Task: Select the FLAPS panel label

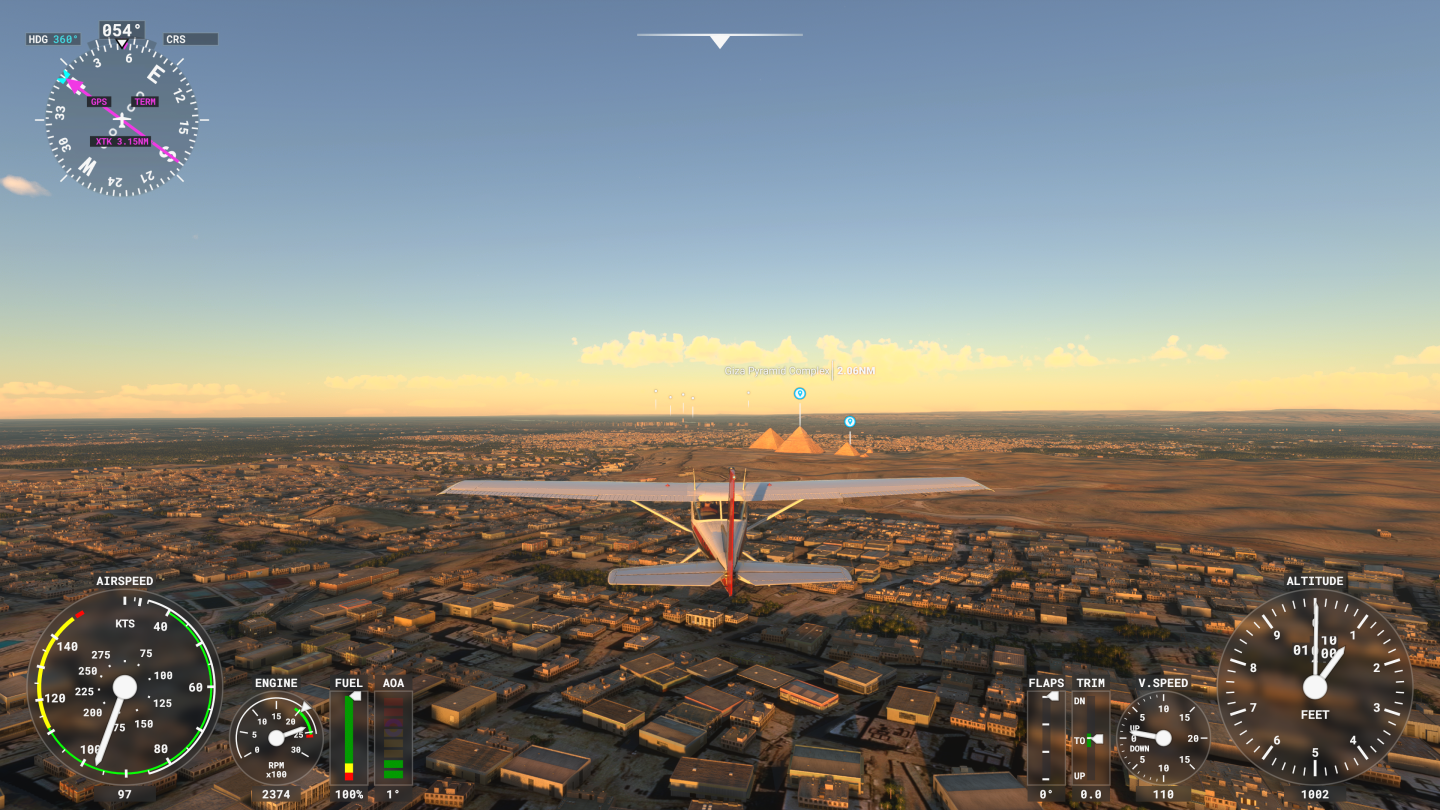Action: point(1045,683)
